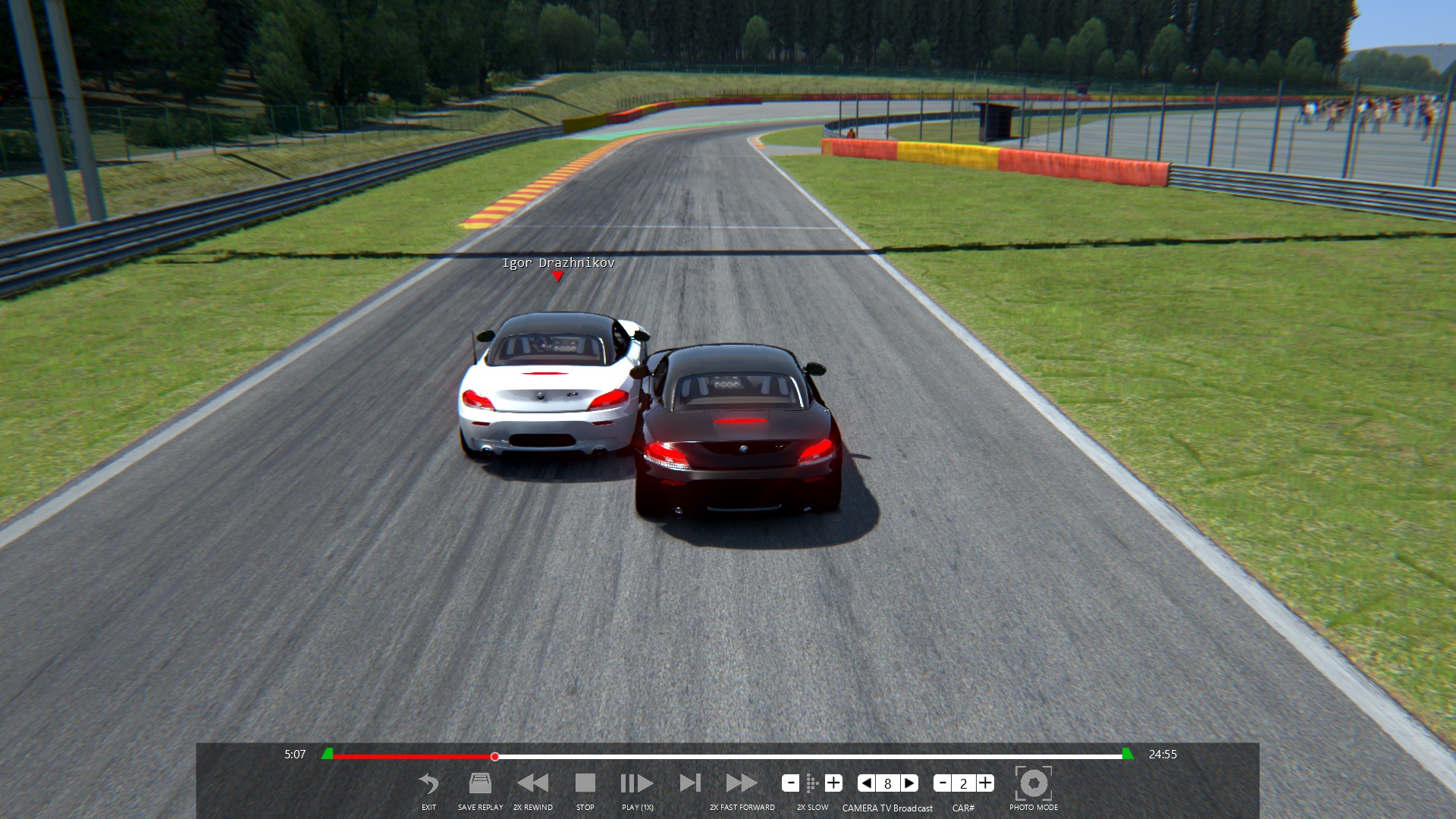Select the previous car number

942,783
